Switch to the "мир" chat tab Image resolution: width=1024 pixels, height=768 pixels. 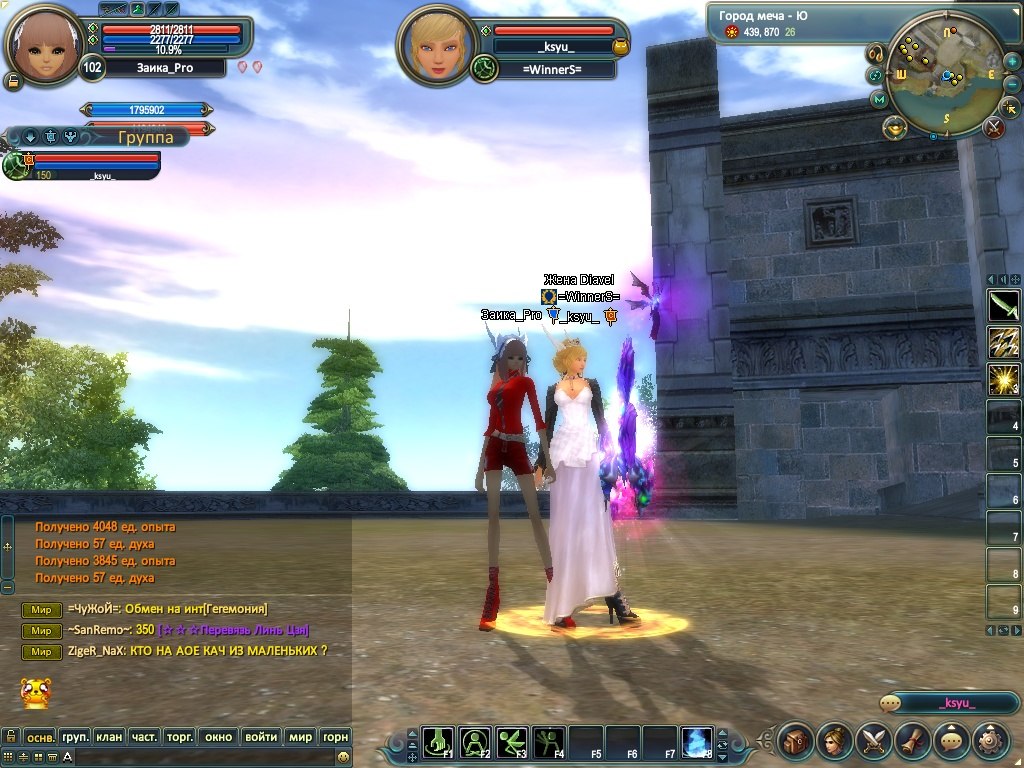tap(300, 737)
